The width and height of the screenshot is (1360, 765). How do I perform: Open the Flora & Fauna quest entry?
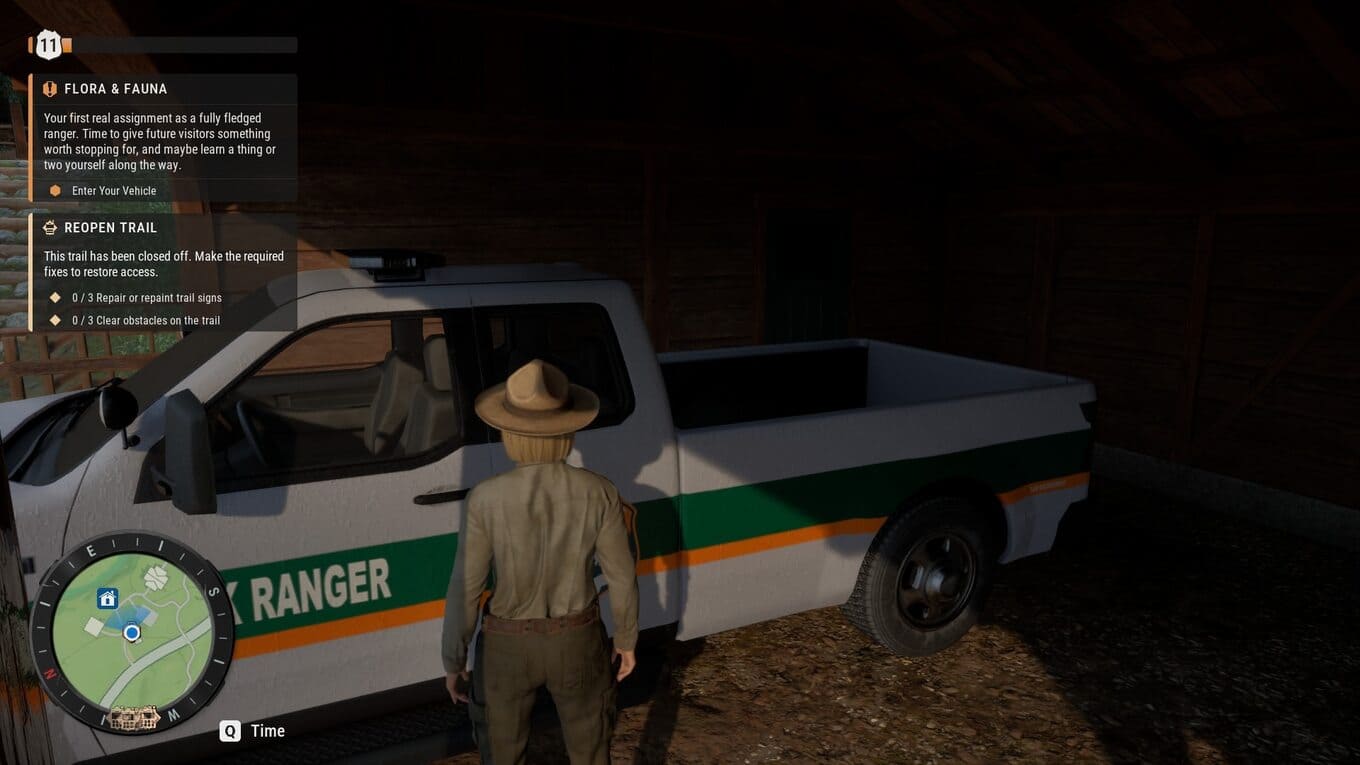(115, 89)
